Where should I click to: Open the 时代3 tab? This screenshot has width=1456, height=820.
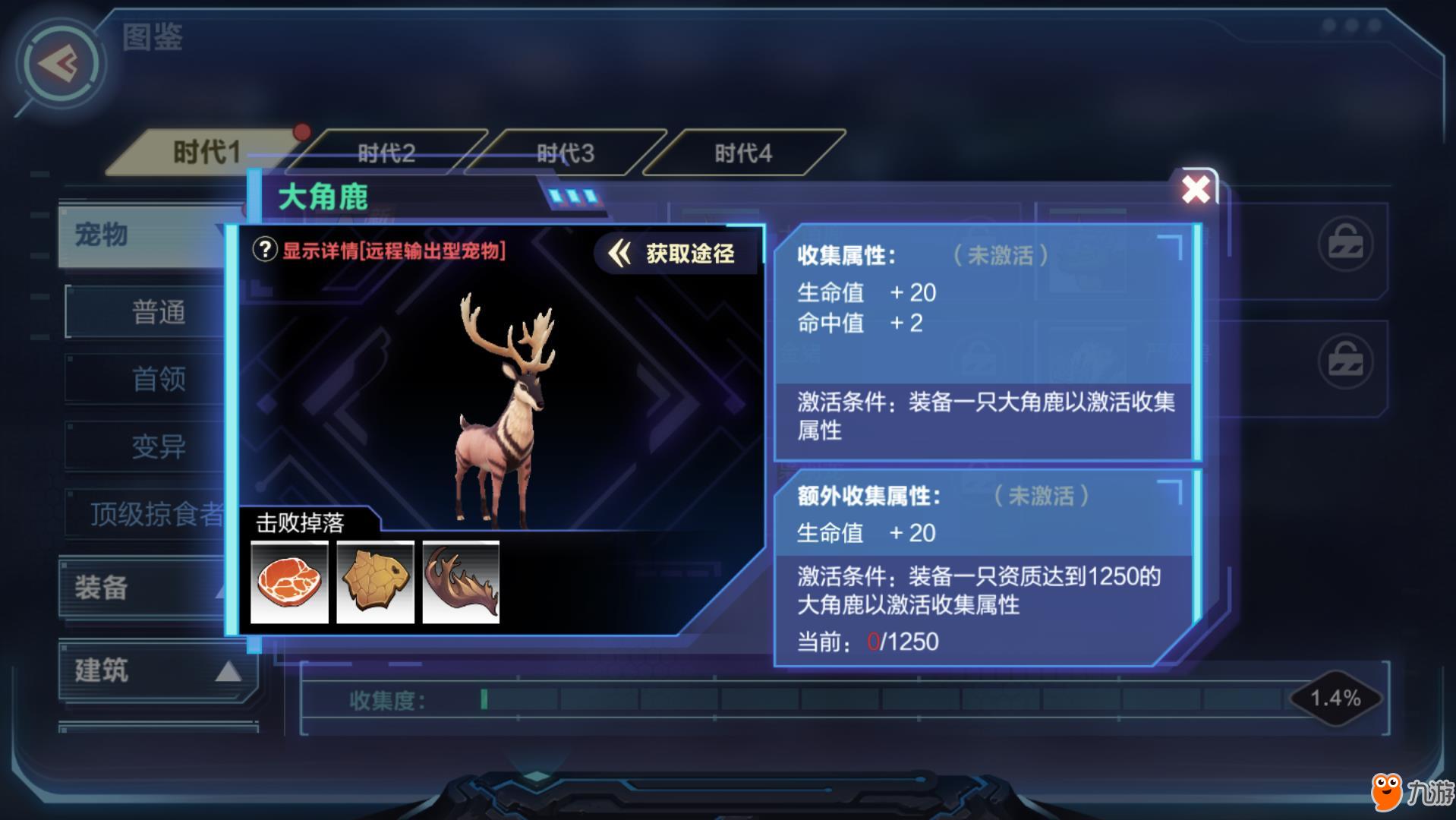[566, 153]
